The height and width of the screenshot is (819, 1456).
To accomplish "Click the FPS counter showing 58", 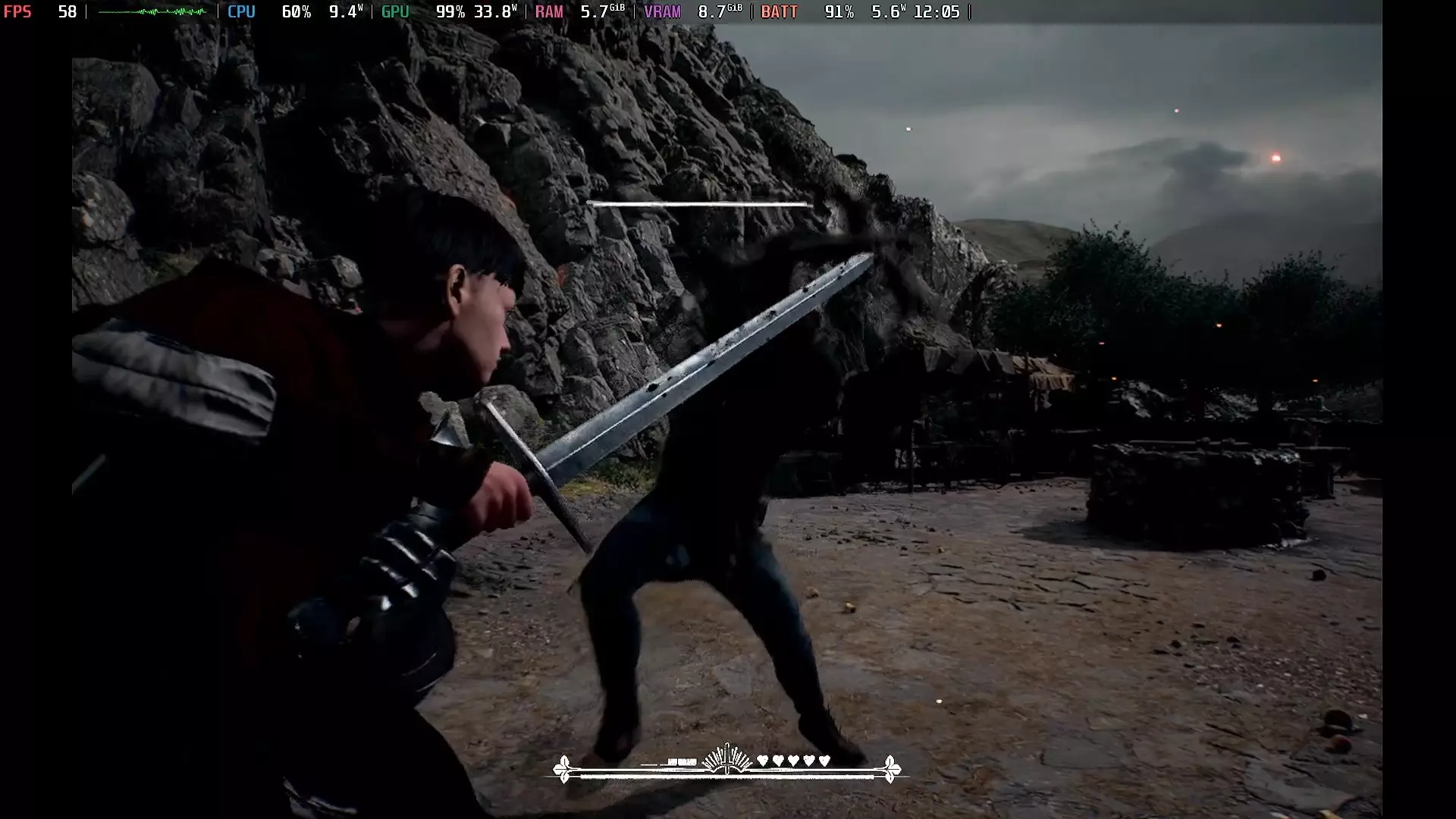I will tap(67, 12).
